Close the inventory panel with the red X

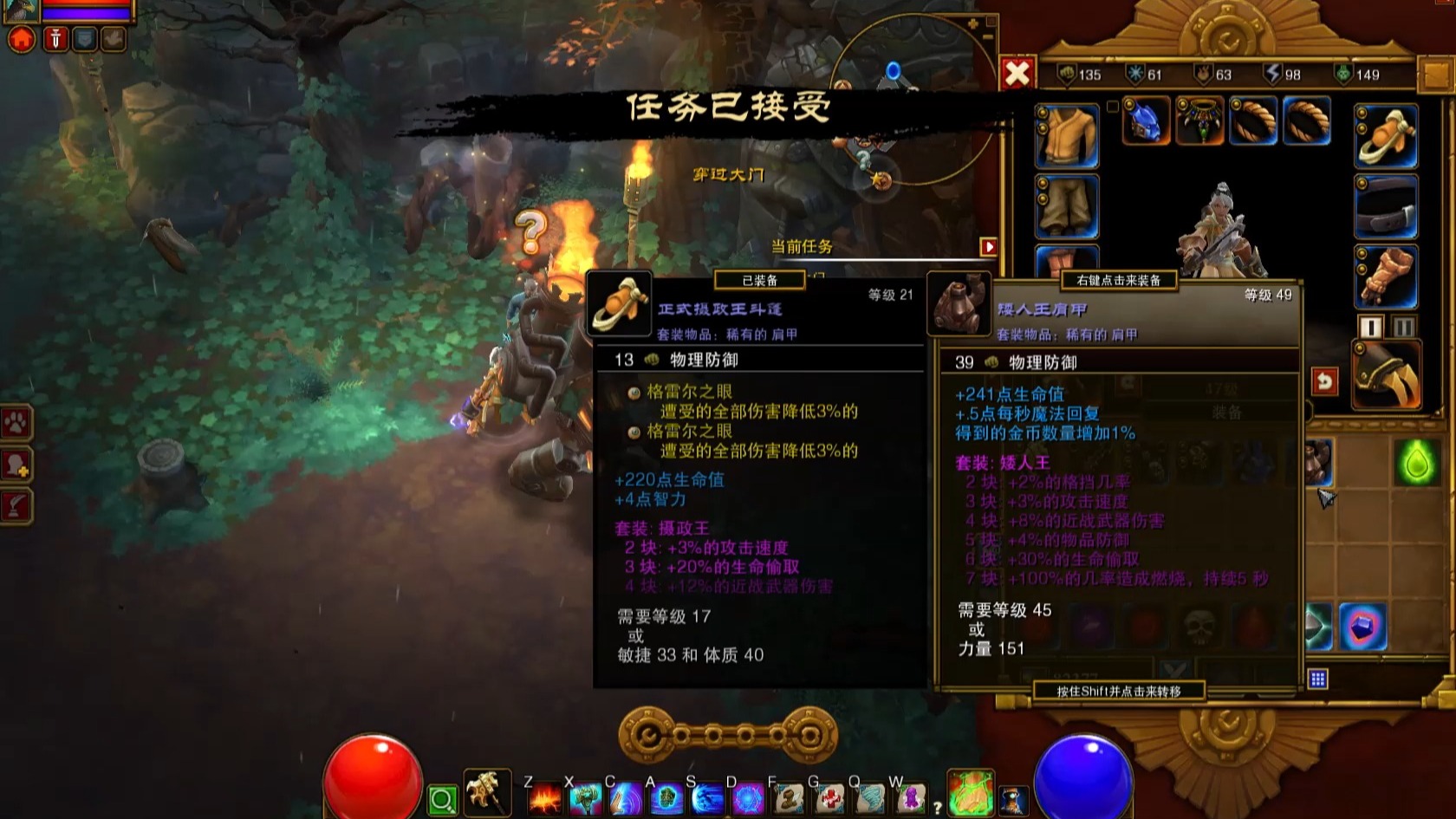tap(1017, 74)
